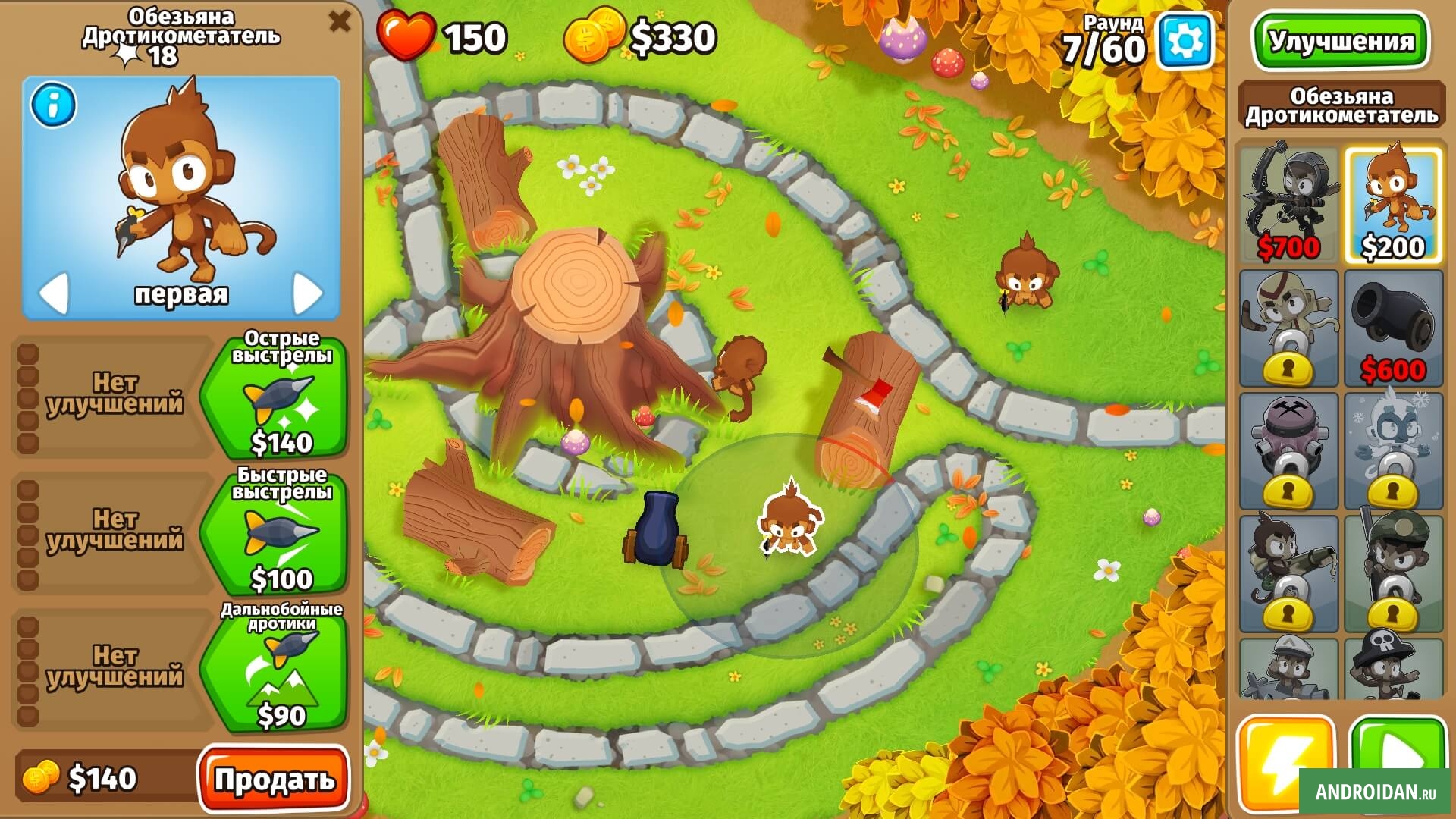Close the Dart Monkey info panel
Image resolution: width=1456 pixels, height=819 pixels.
tap(339, 21)
